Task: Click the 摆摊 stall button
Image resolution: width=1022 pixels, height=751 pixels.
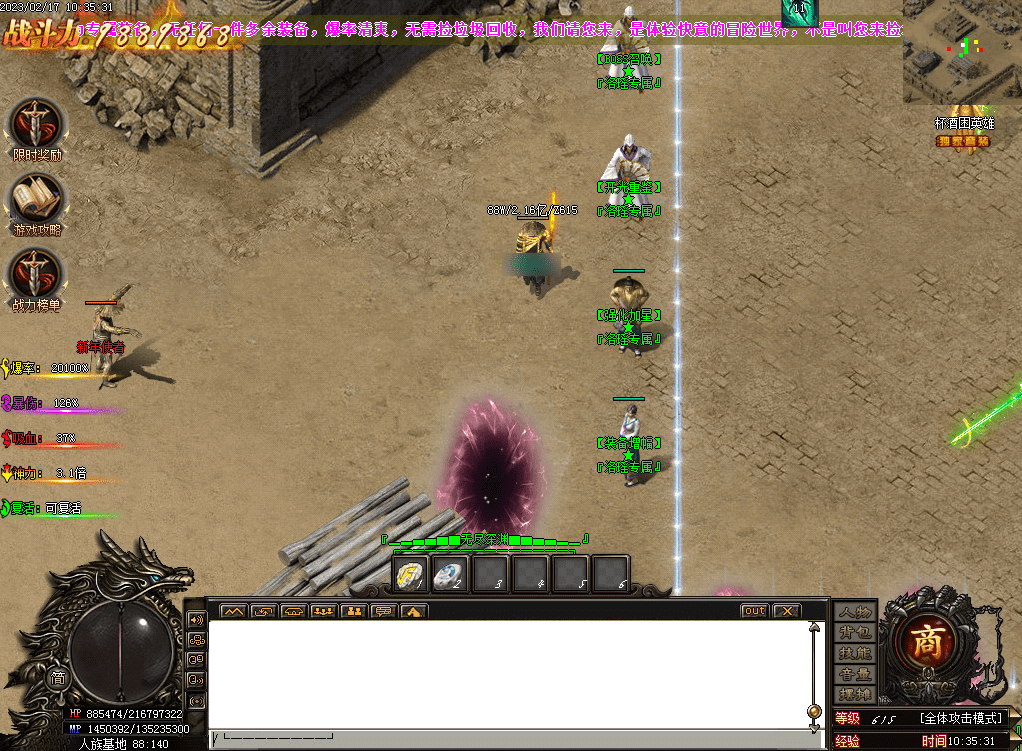Action: 855,694
